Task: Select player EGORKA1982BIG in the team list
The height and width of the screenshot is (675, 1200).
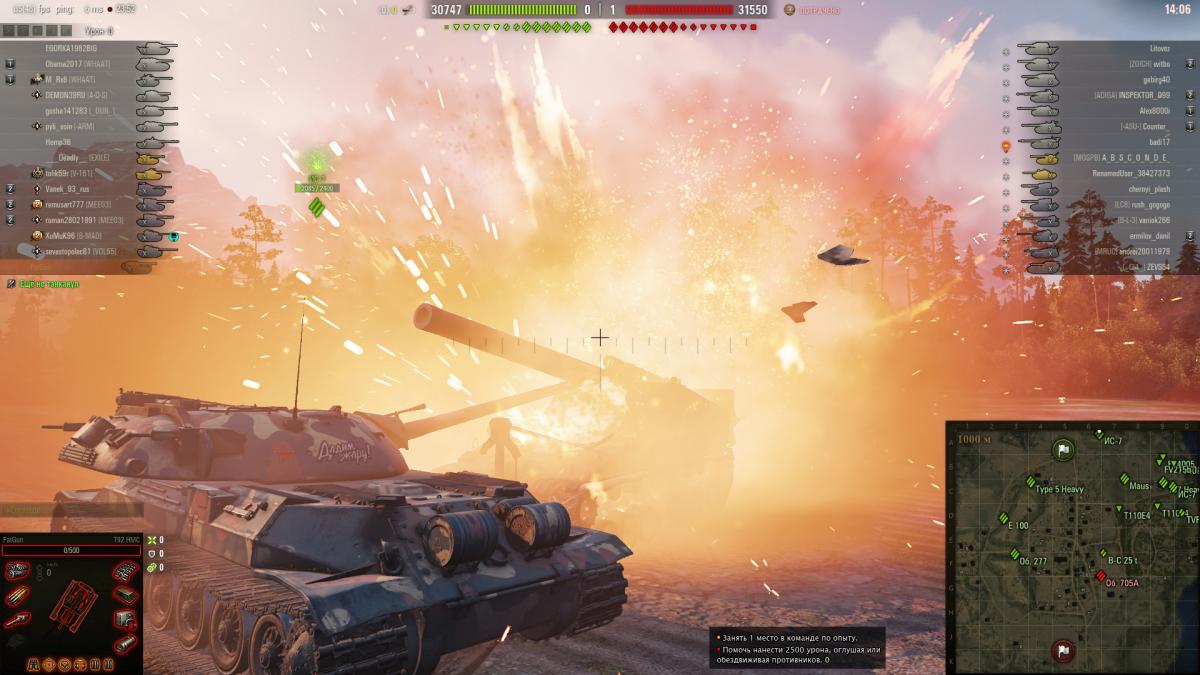Action: coord(71,48)
